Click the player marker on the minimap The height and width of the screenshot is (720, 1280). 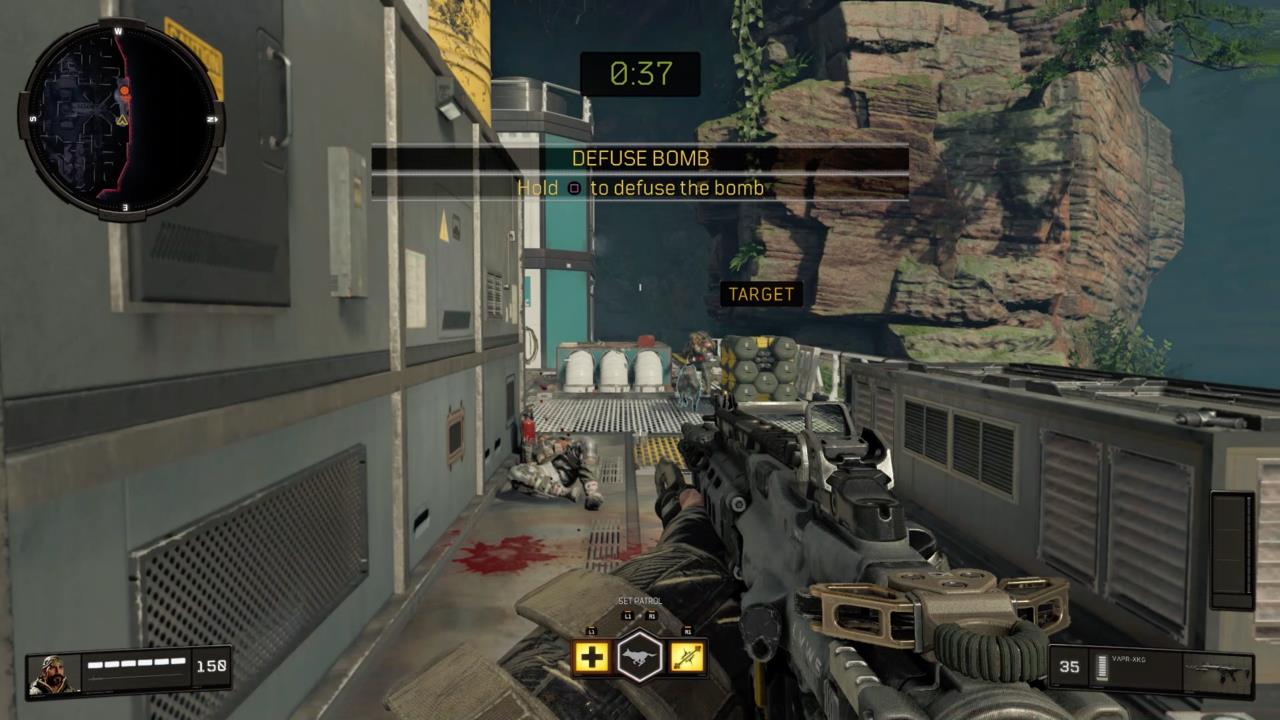tap(120, 121)
